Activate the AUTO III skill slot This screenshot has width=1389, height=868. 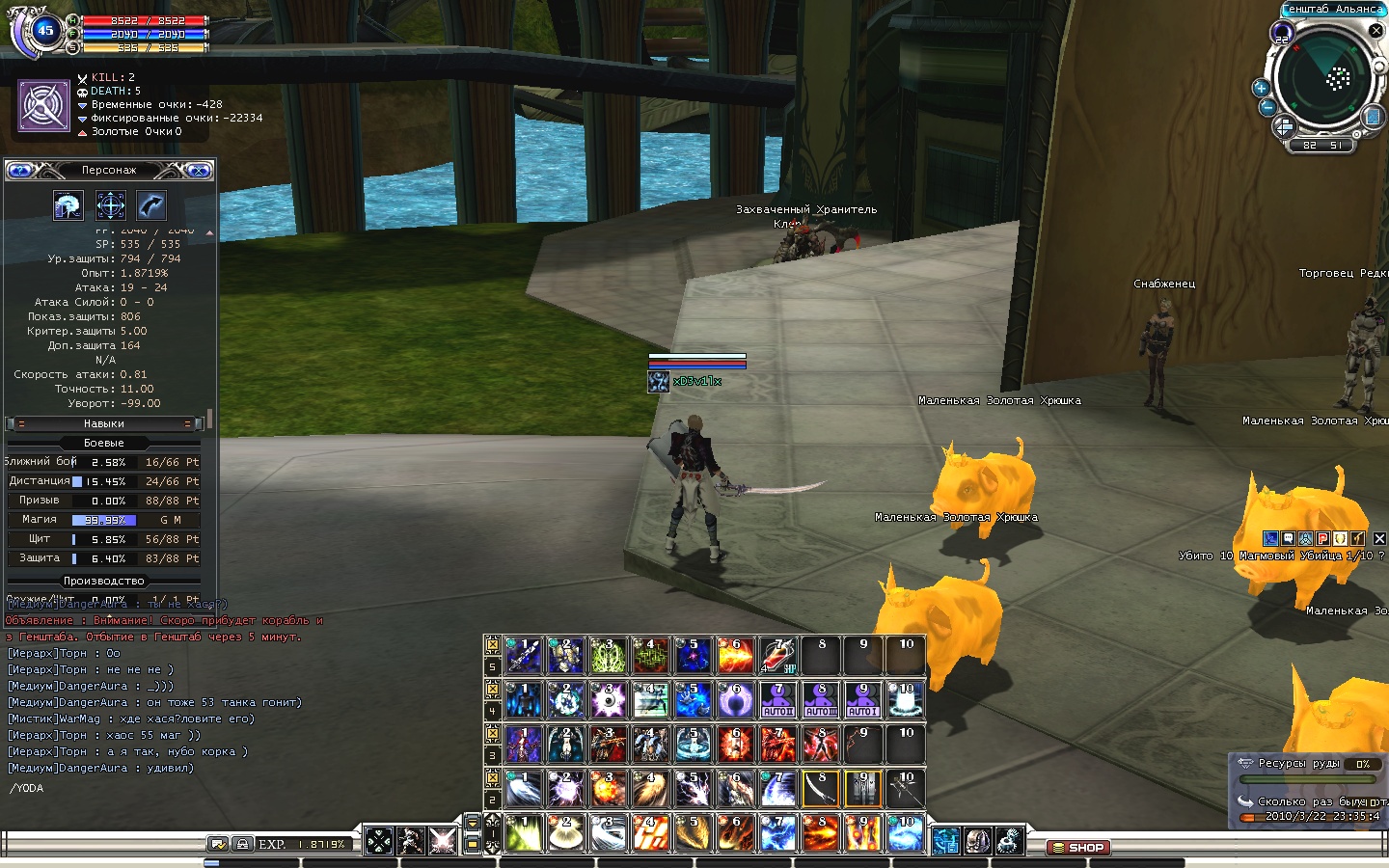coord(821,699)
